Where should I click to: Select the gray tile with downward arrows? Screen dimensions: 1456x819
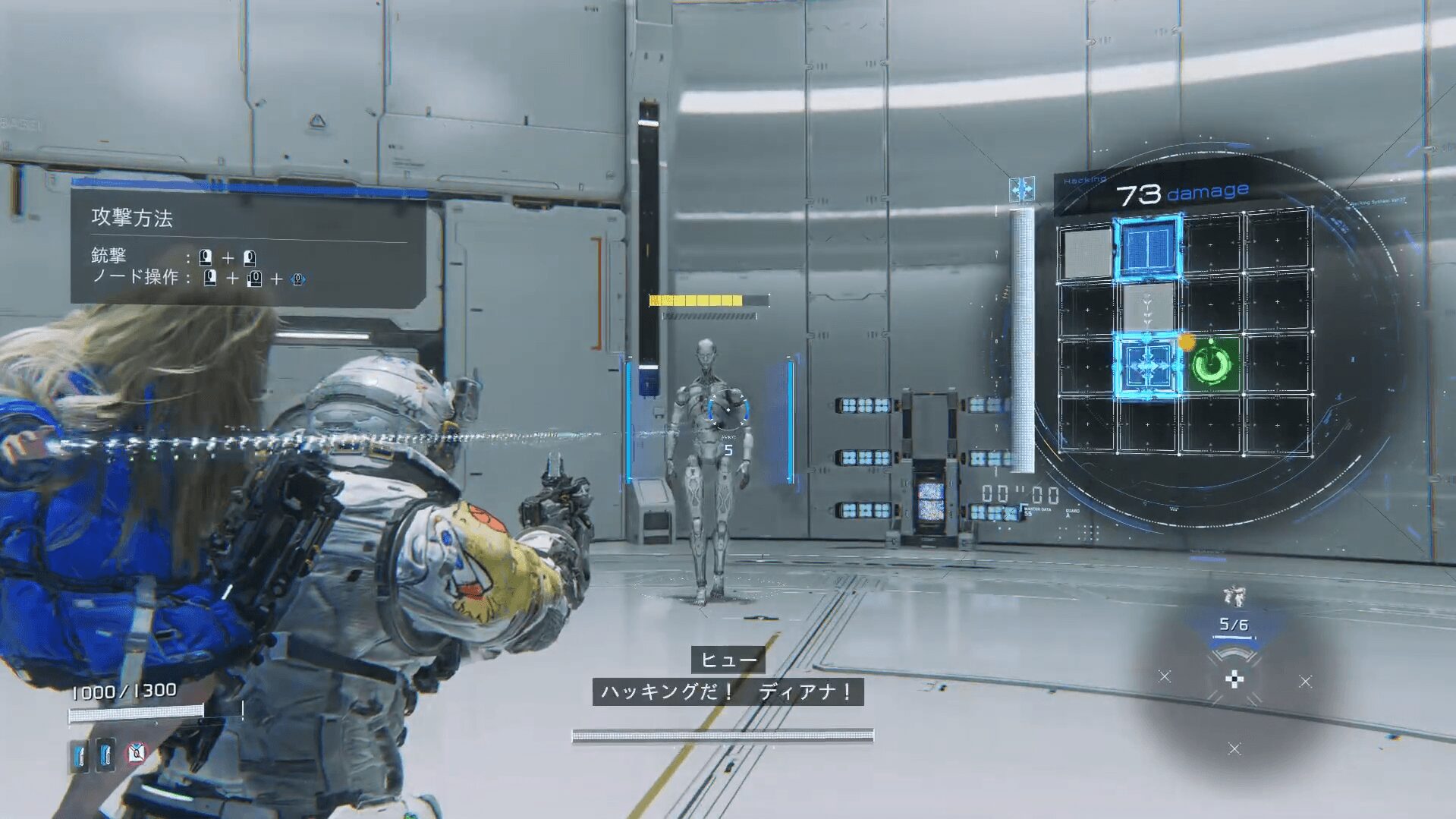click(1147, 307)
